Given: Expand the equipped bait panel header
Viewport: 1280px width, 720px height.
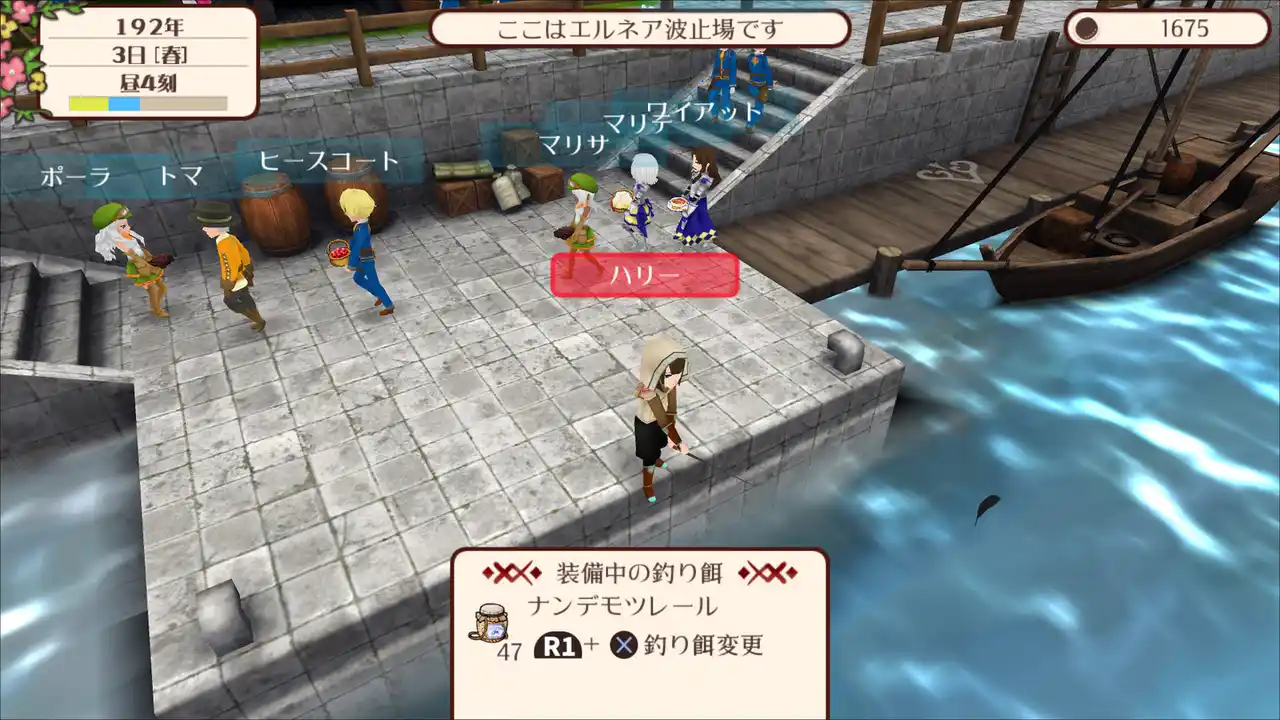Looking at the screenshot, I should 640,572.
